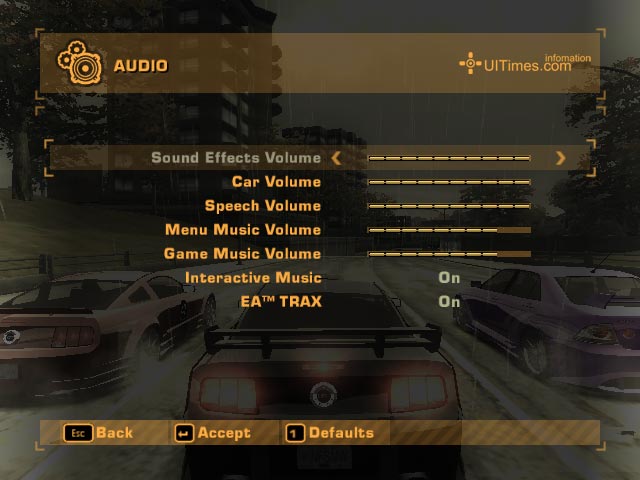Open the UITimes.com watermark link
640x480 pixels.
pos(525,64)
